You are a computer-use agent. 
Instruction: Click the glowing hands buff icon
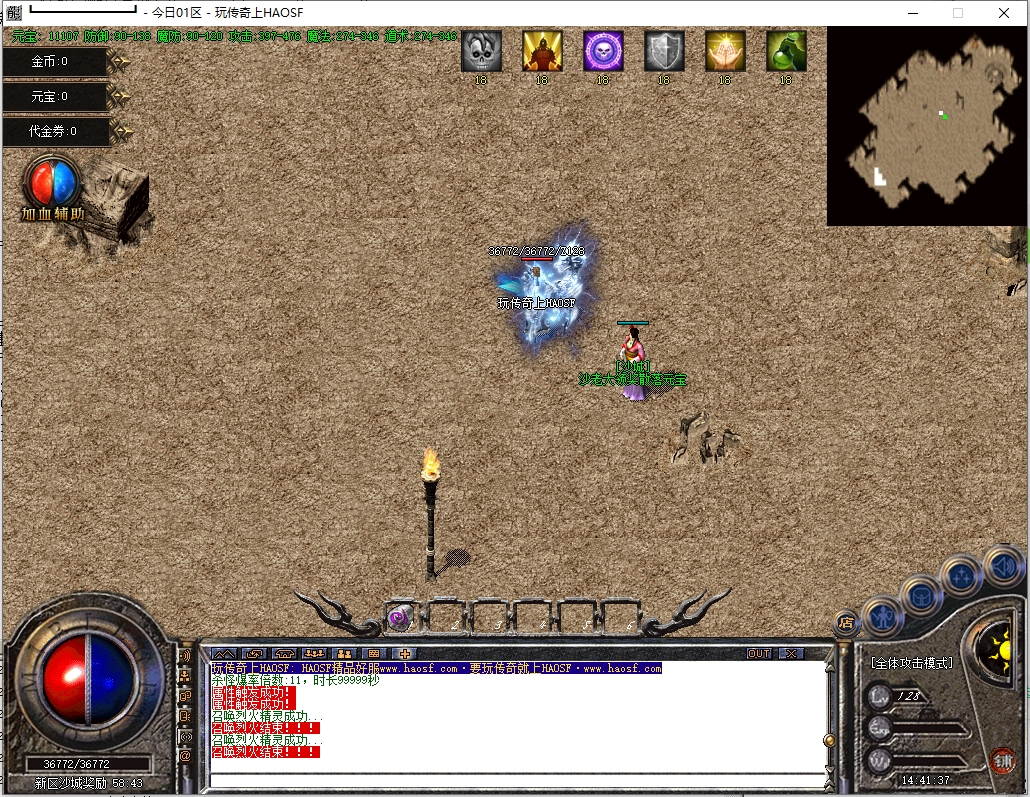pos(725,51)
